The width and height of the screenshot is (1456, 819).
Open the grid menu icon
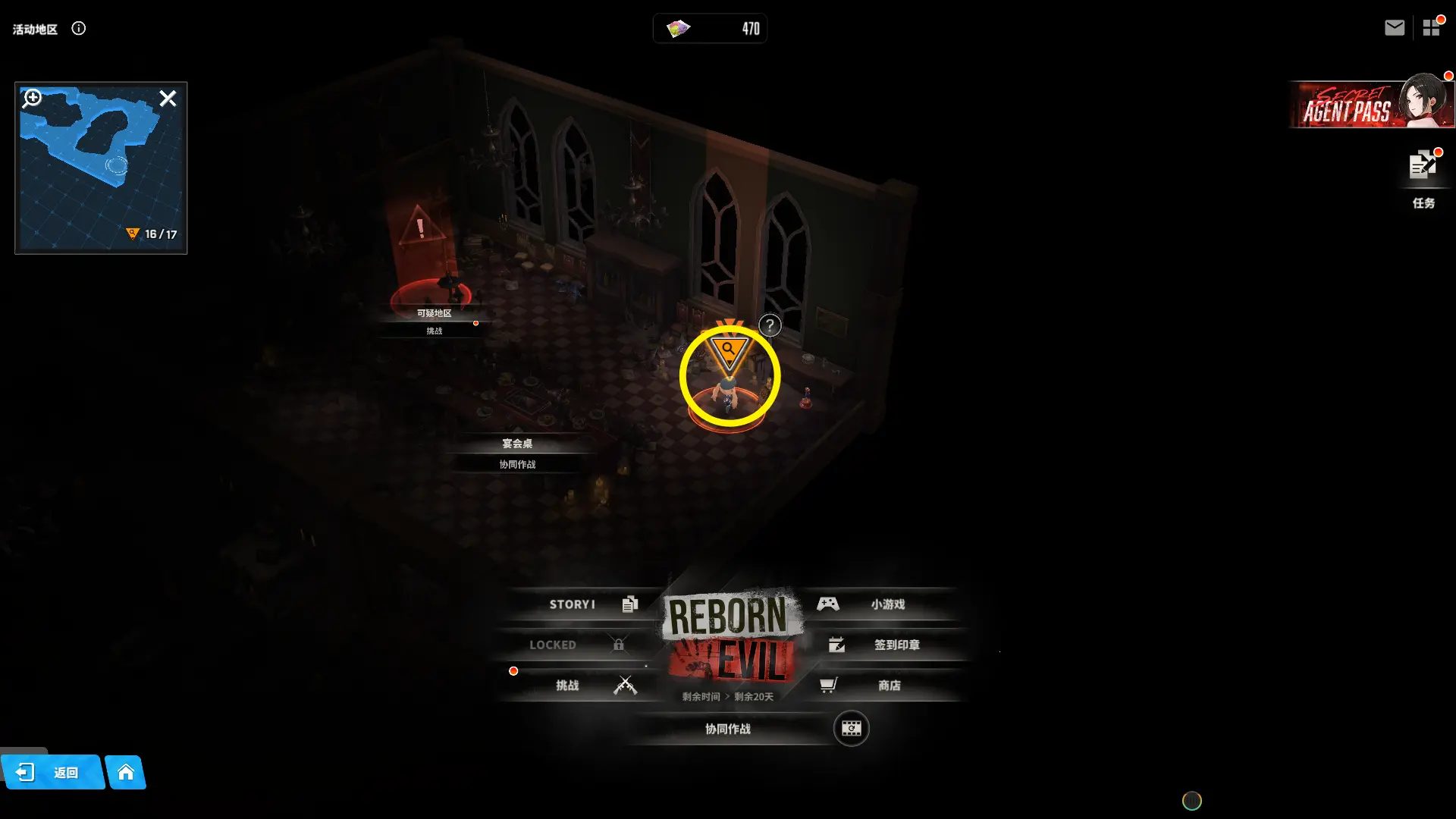(x=1431, y=28)
